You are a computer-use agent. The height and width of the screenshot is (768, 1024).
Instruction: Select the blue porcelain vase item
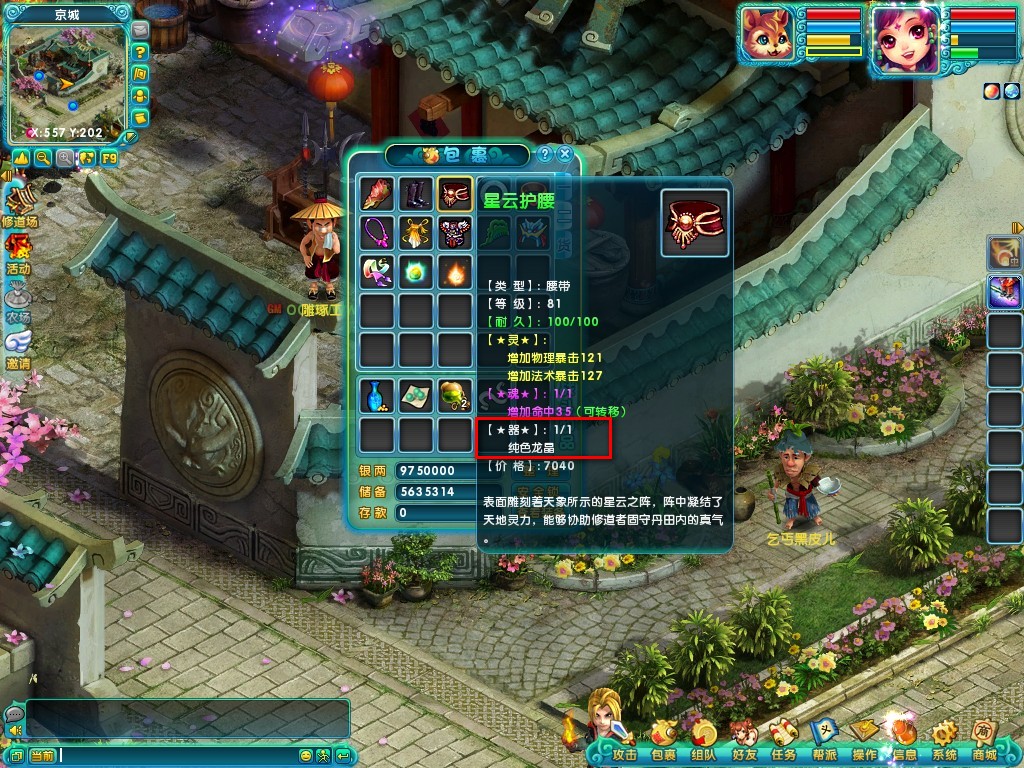coord(377,395)
